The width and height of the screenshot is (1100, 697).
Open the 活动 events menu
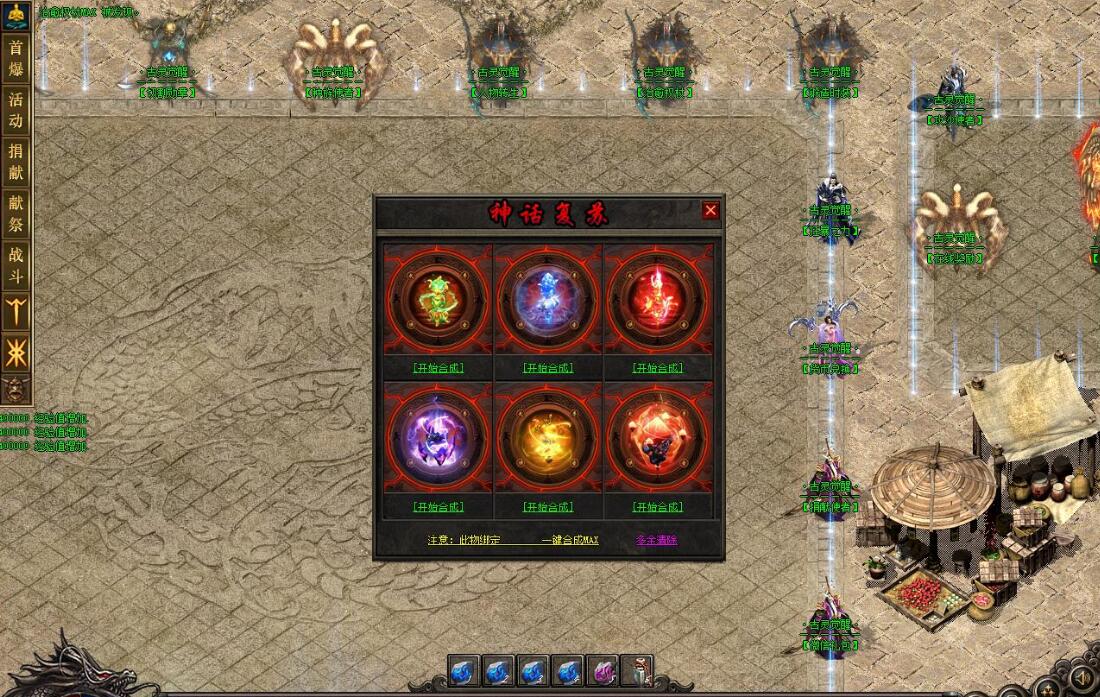point(16,110)
